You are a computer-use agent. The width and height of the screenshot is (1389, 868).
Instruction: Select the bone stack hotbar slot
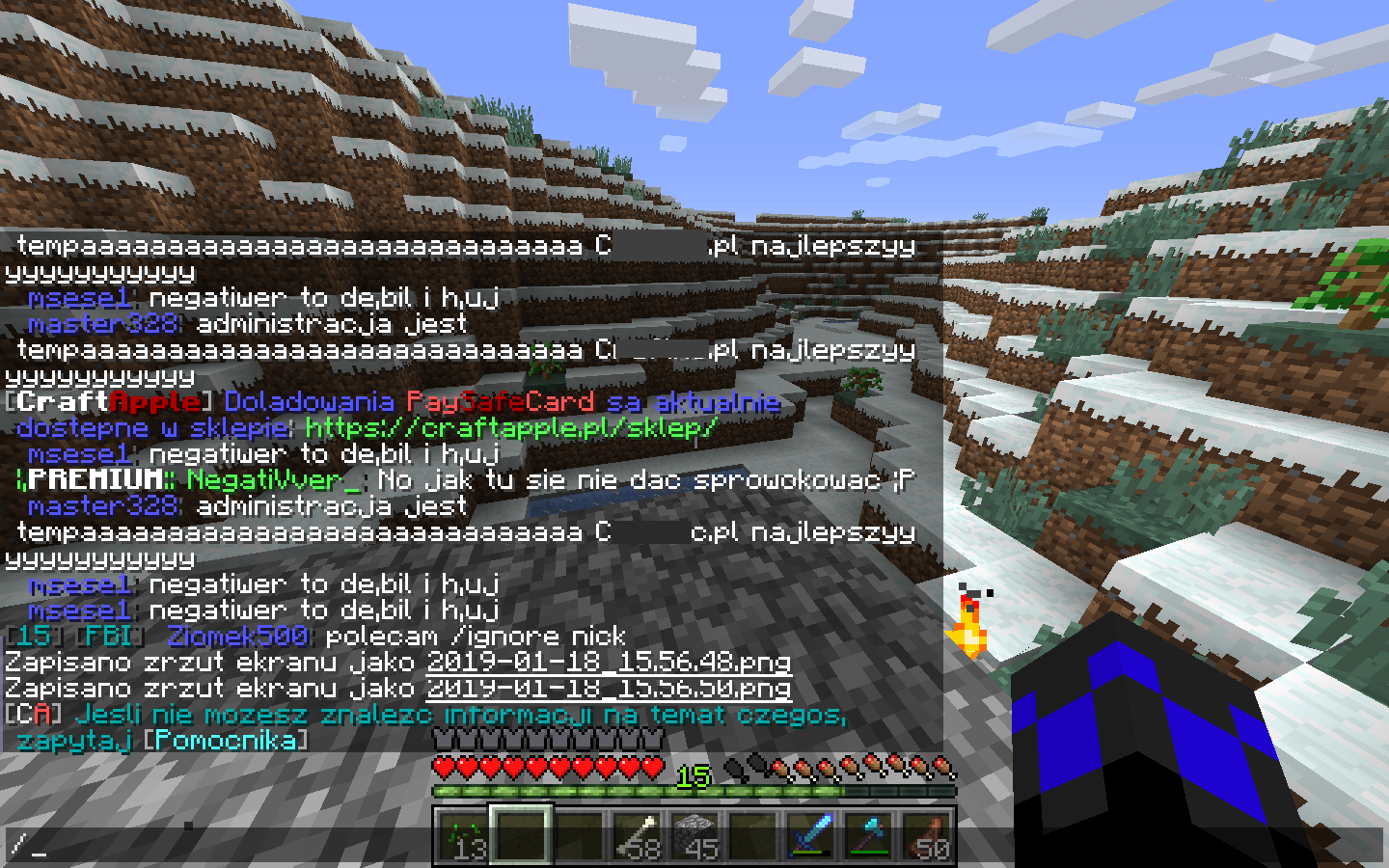pos(637,835)
